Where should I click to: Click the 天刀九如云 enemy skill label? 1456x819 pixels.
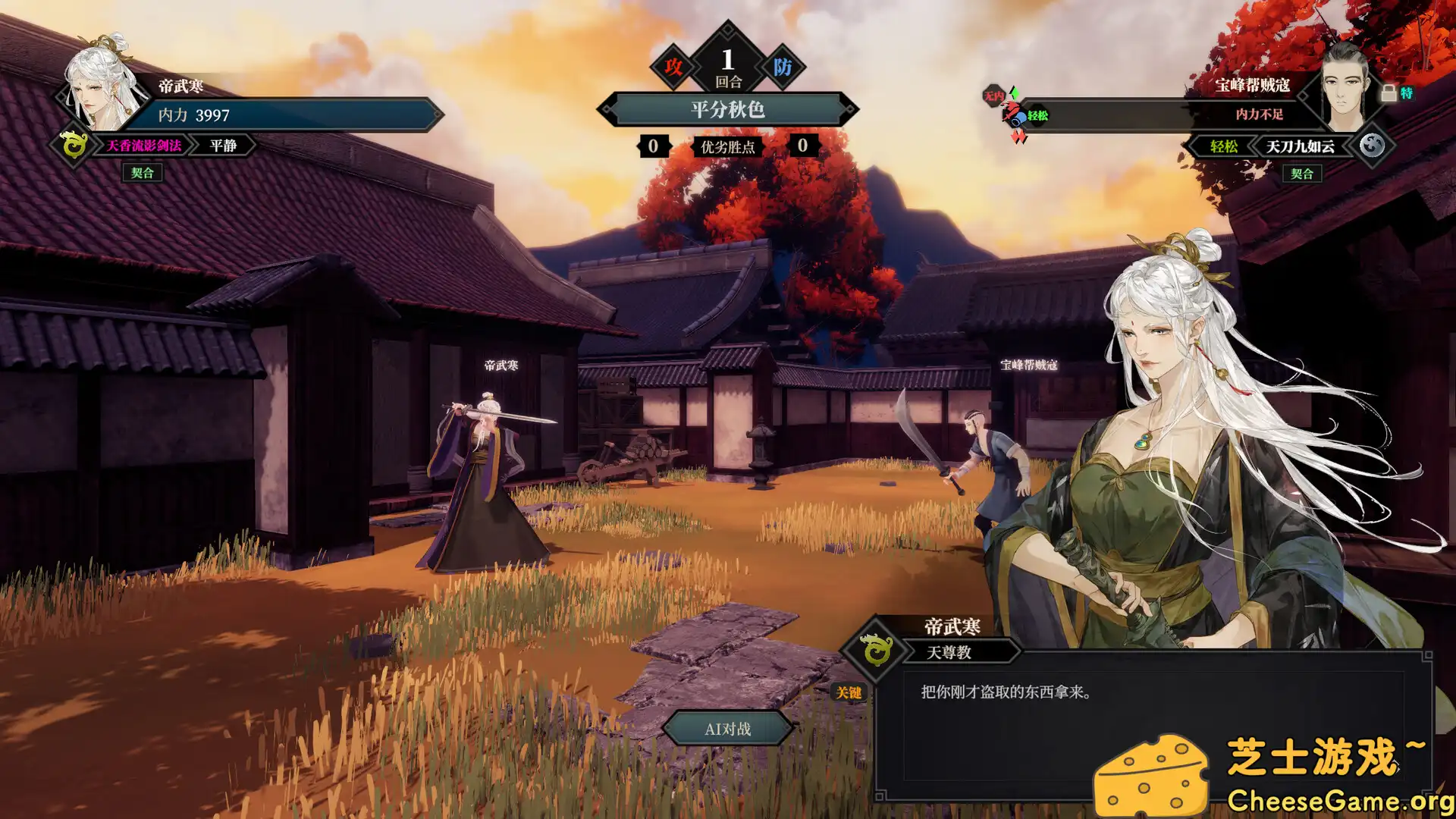[x=1300, y=146]
